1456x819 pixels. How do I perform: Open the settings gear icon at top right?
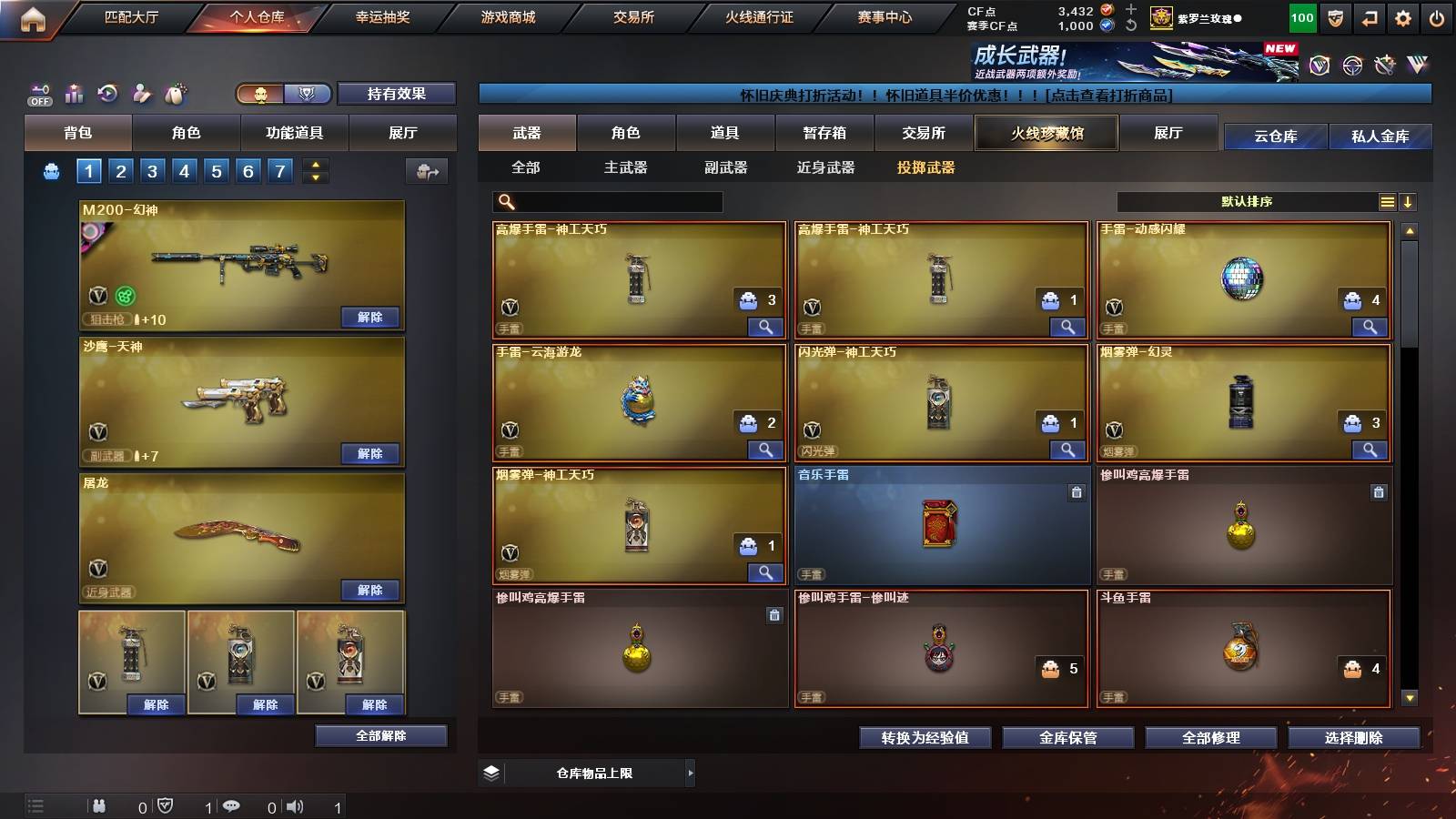1403,16
